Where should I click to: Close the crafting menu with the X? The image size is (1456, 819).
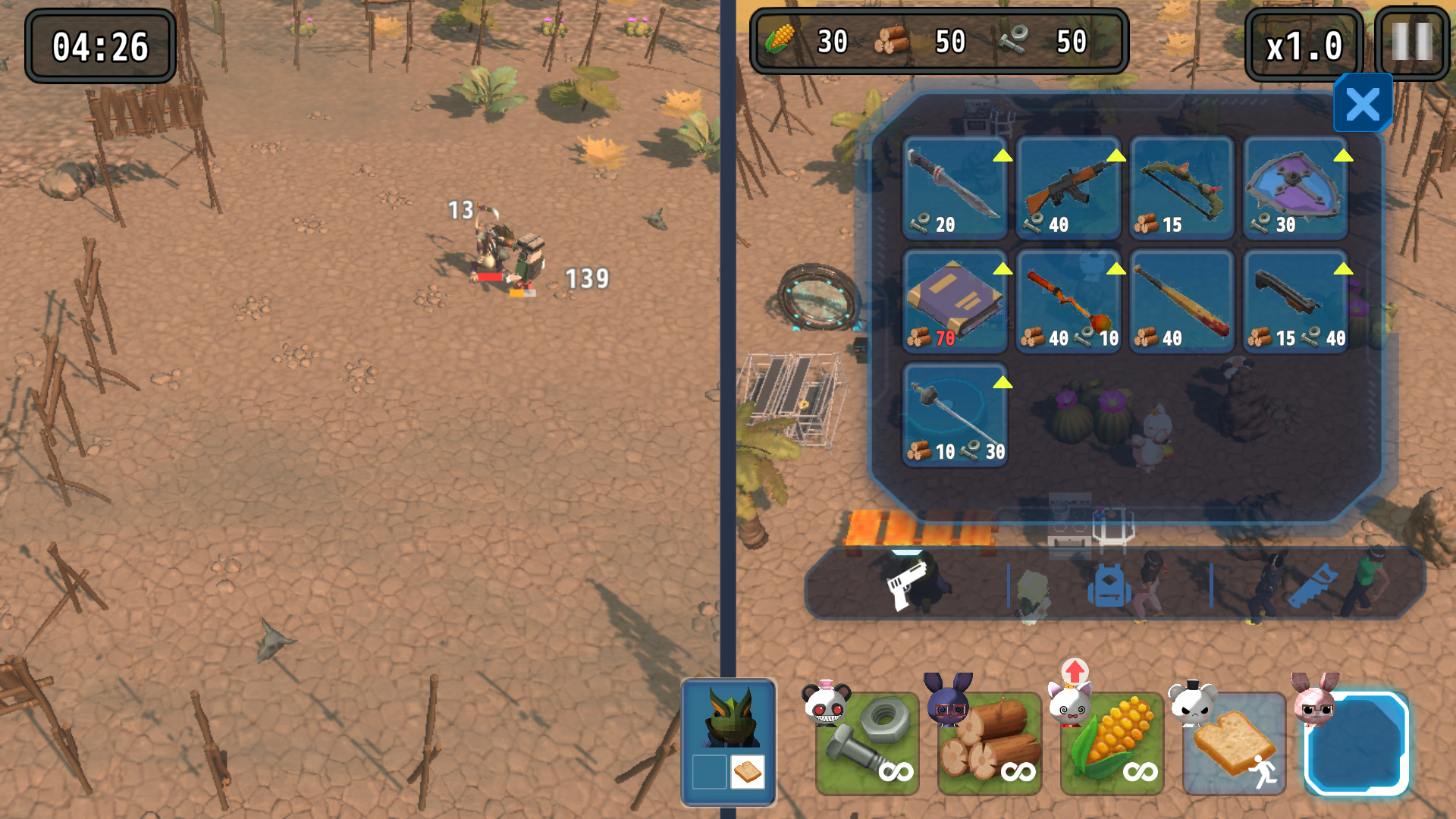click(1362, 104)
